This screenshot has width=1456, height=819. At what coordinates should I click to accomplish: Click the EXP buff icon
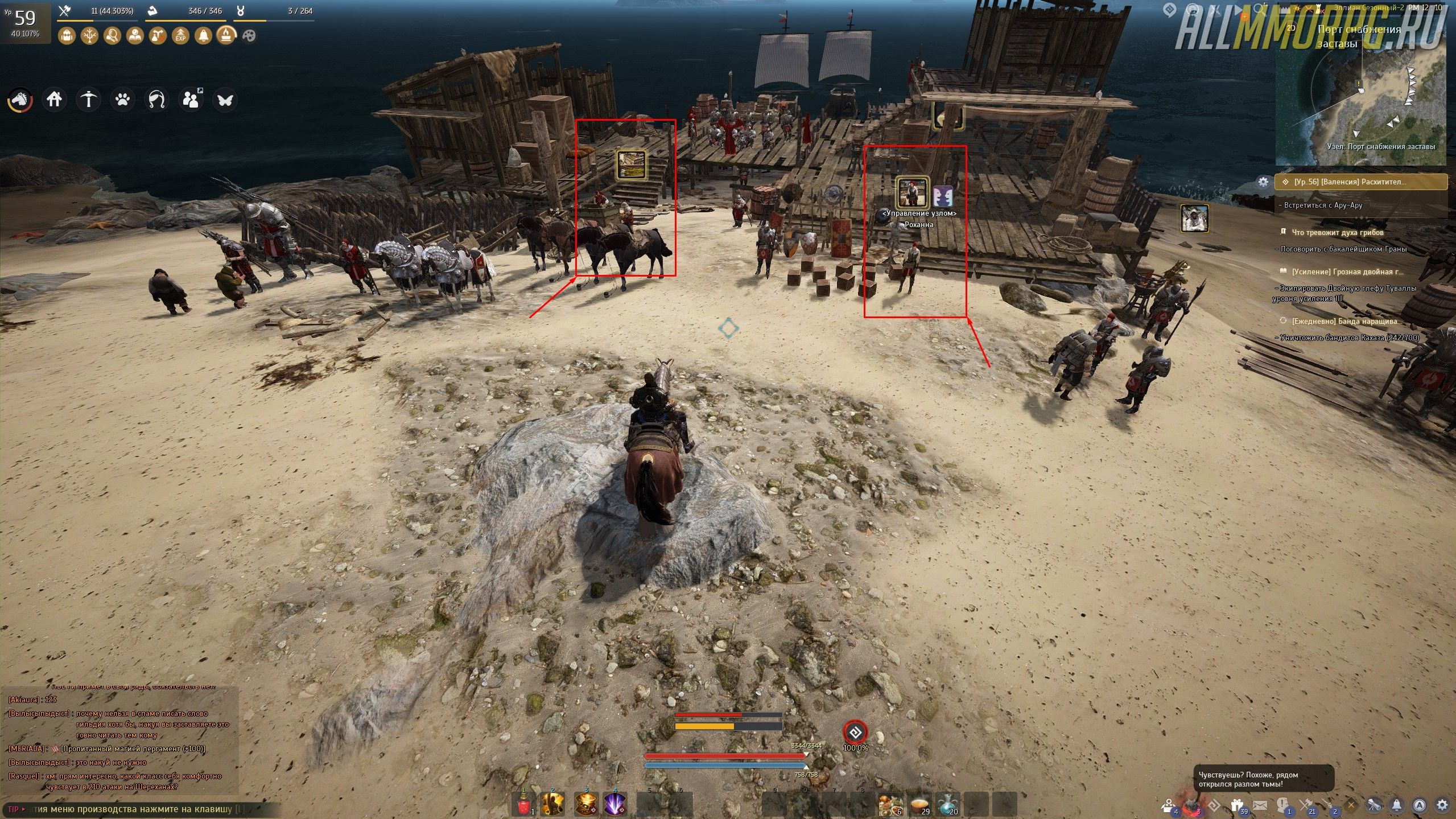point(180,36)
